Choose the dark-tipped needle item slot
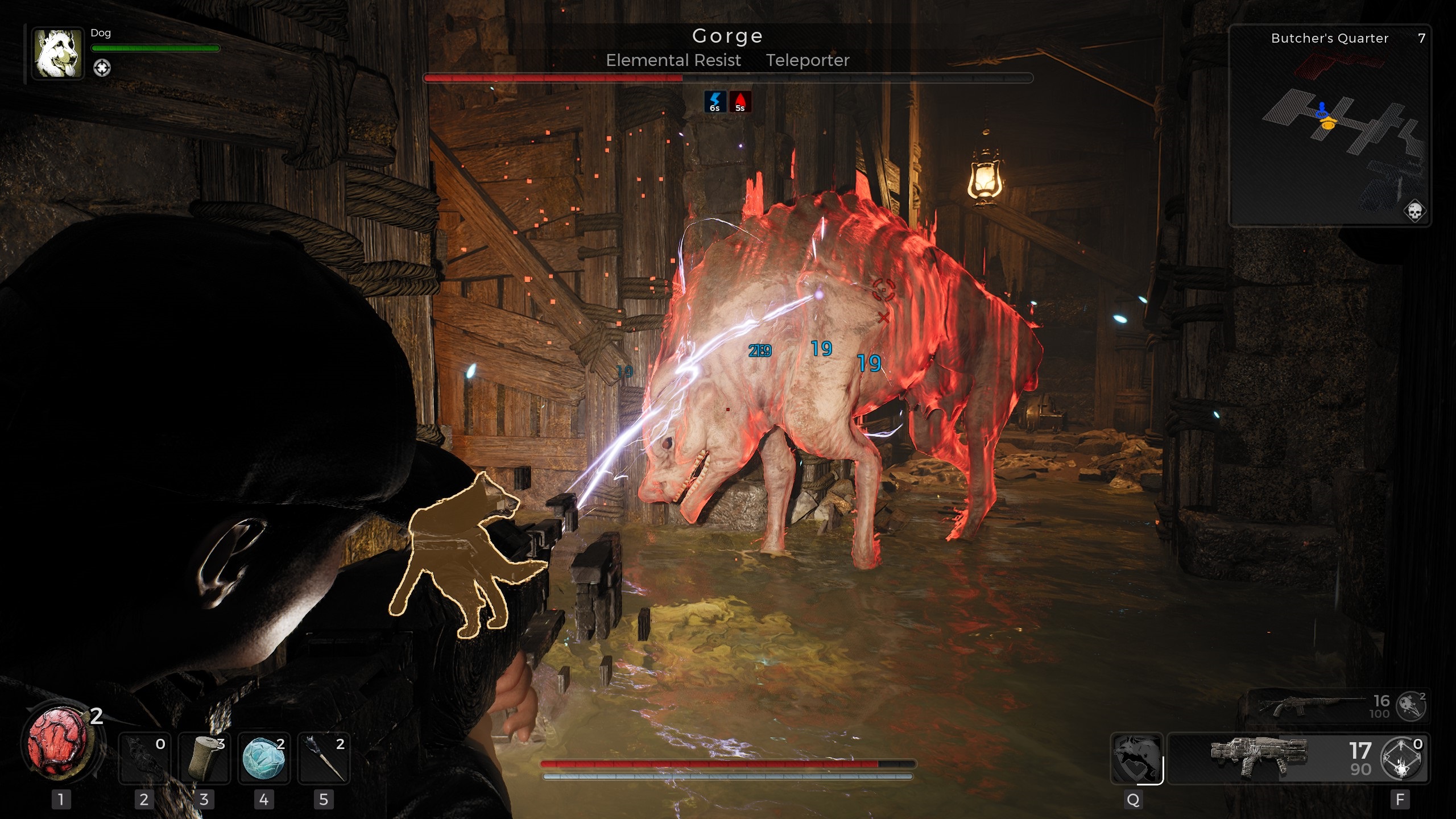The width and height of the screenshot is (1456, 819). click(x=324, y=758)
